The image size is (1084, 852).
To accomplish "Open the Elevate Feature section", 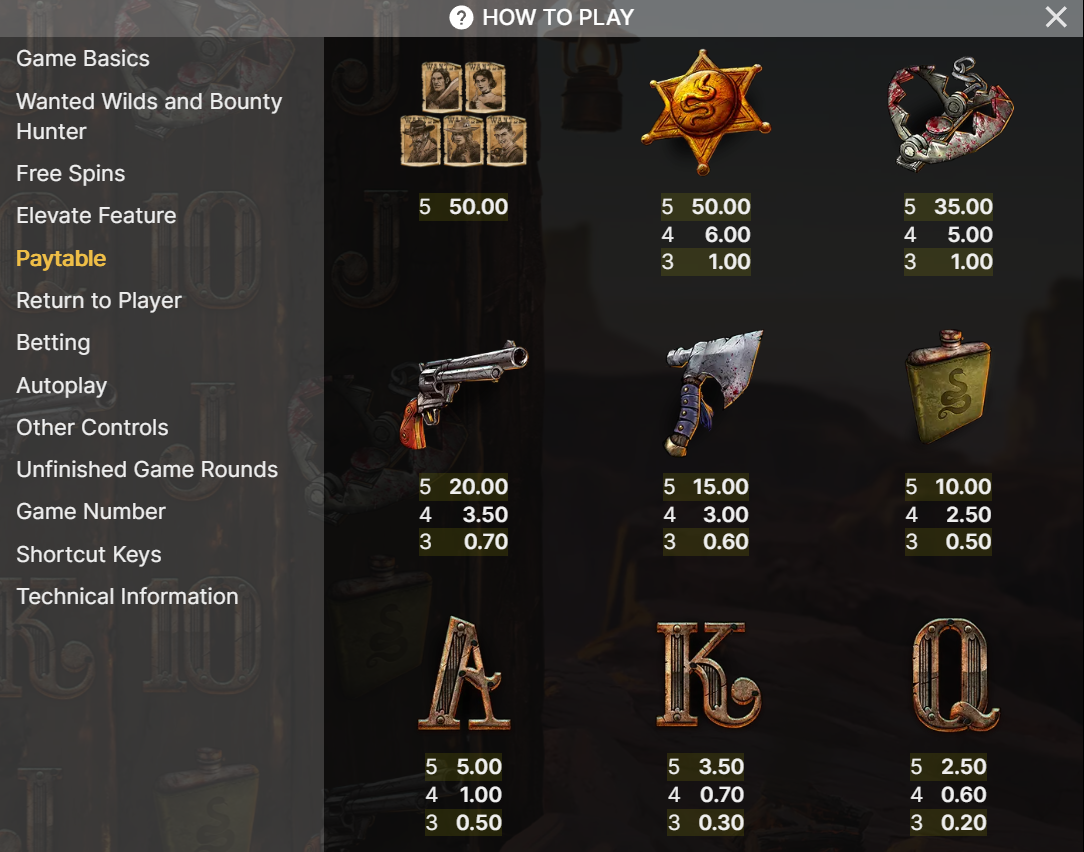I will point(96,216).
